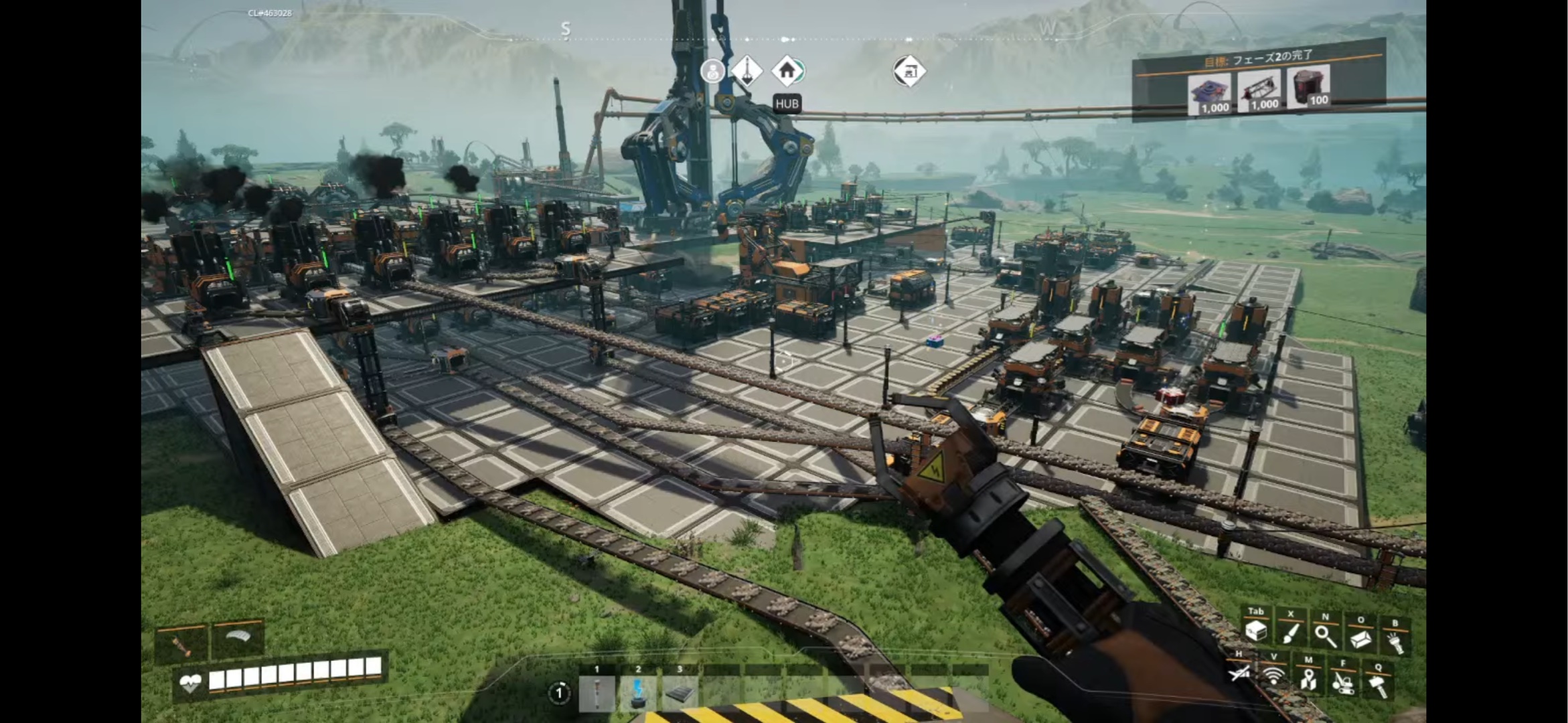Image resolution: width=1568 pixels, height=723 pixels.
Task: Activate the resource scanner signal icon
Action: point(1273,675)
